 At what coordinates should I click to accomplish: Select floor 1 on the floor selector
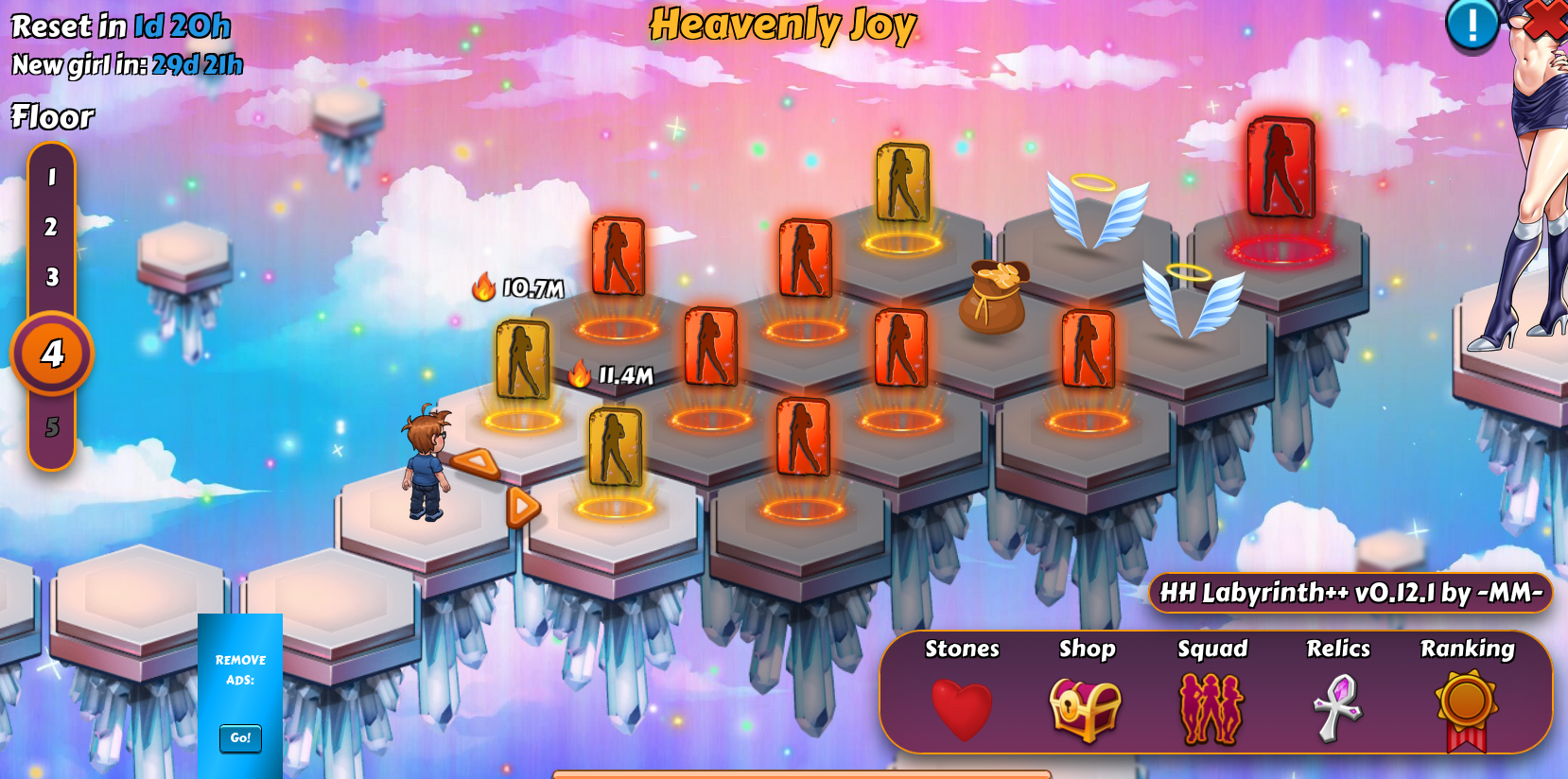(52, 177)
